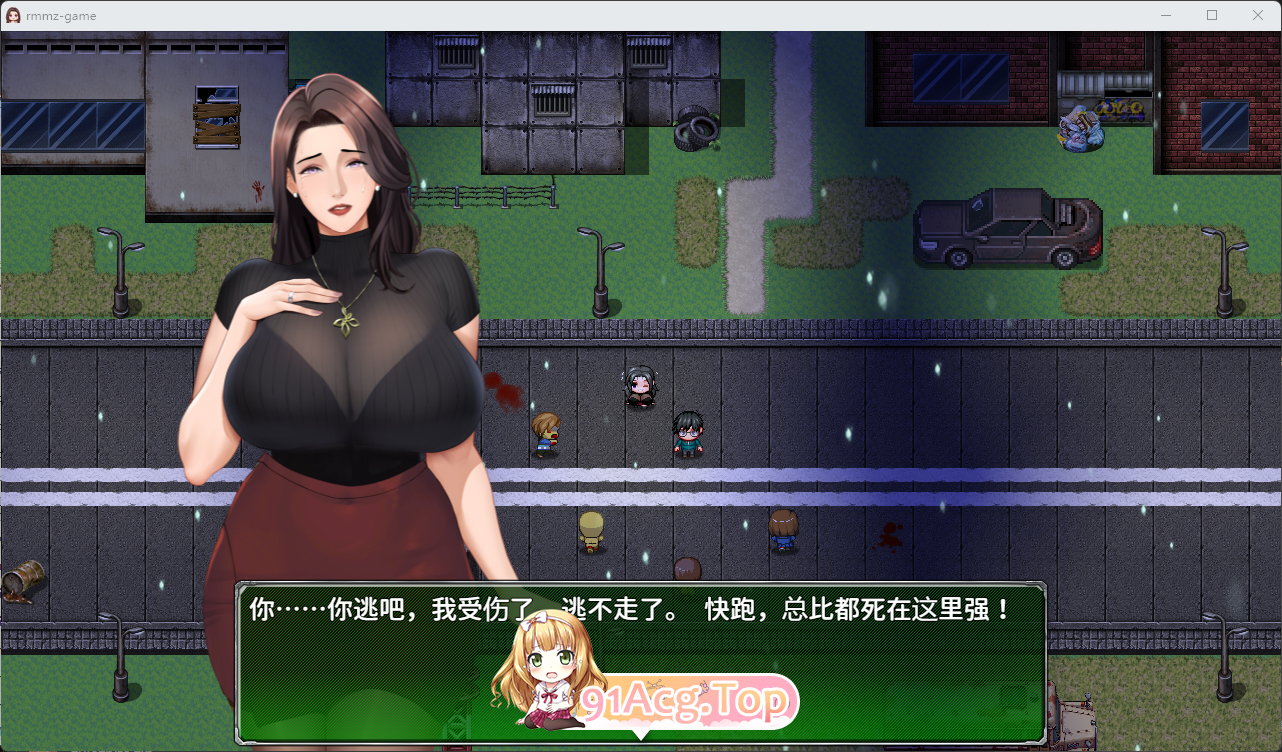Click the wooden barrel on the left edge
This screenshot has width=1282, height=752.
[22, 580]
